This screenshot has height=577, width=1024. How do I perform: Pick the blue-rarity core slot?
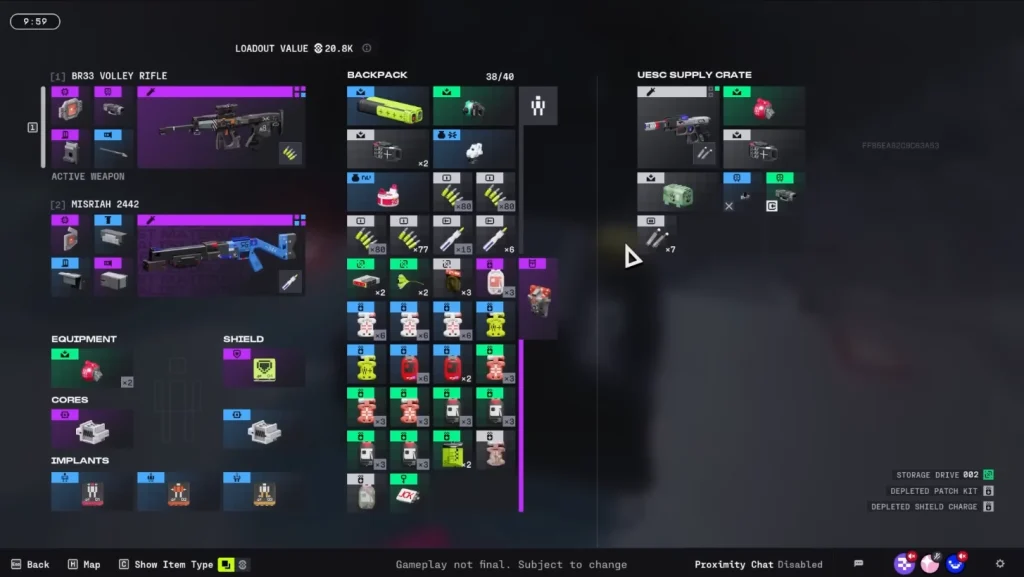click(x=264, y=429)
